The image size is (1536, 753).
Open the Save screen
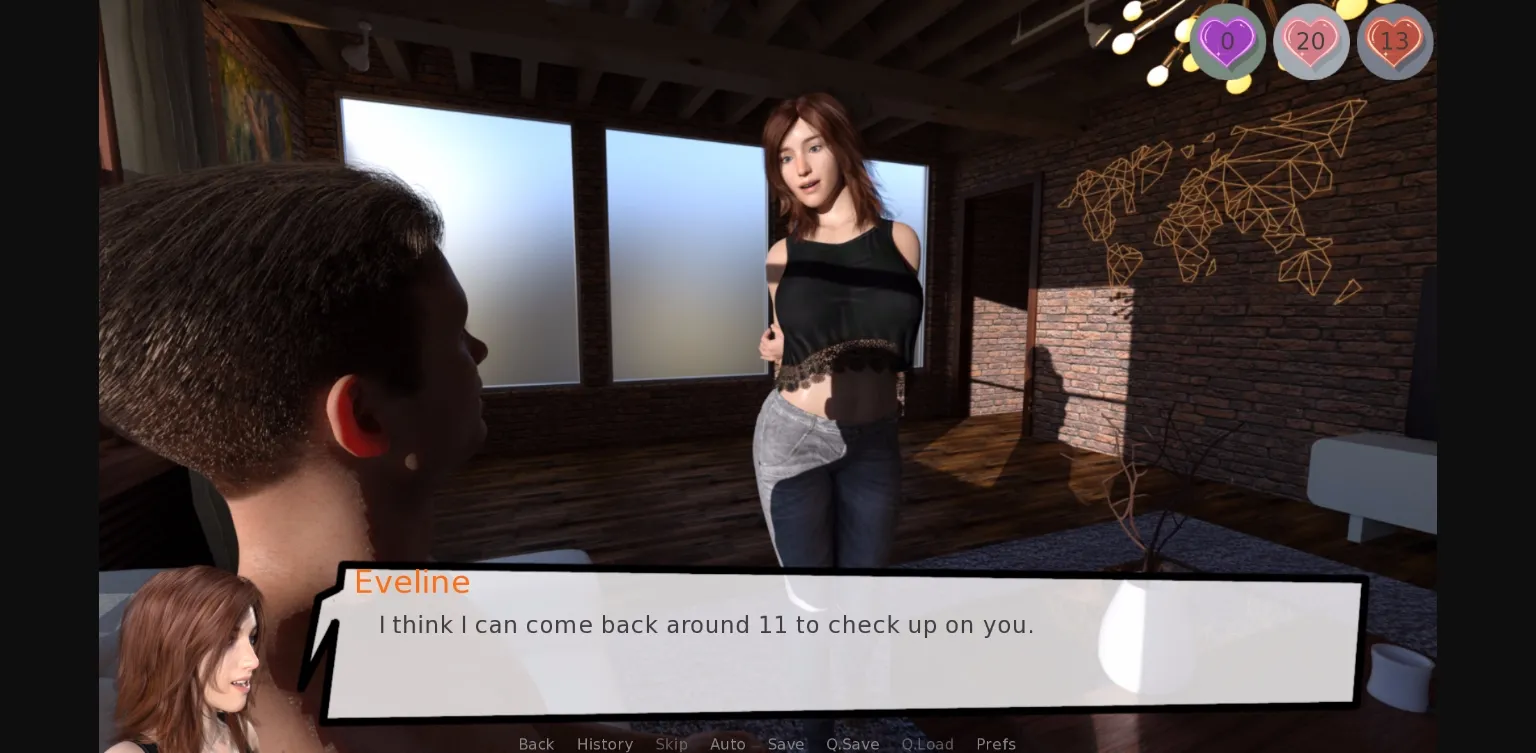(786, 744)
